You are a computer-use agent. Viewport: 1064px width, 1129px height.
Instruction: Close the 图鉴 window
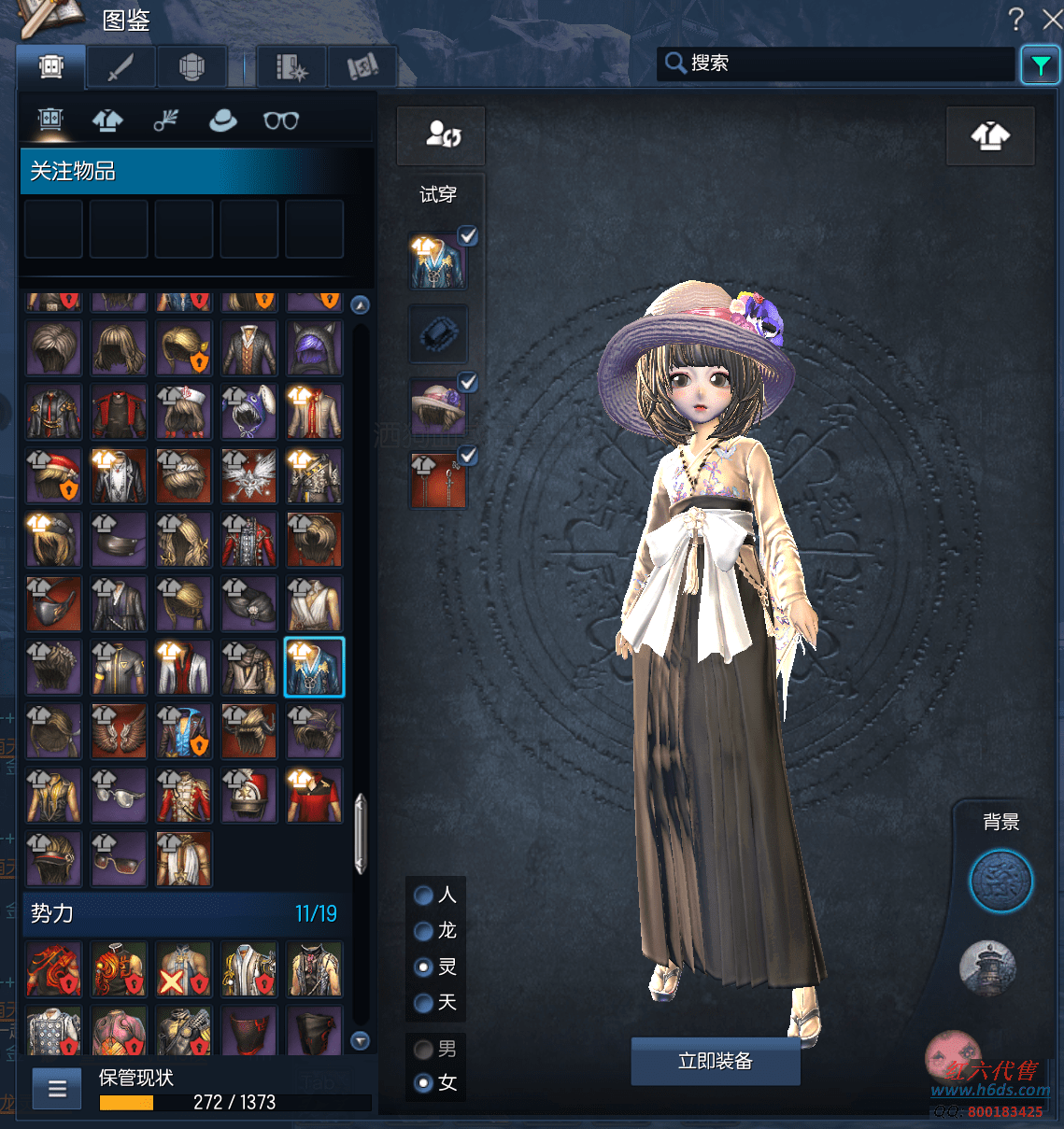pyautogui.click(x=1052, y=20)
